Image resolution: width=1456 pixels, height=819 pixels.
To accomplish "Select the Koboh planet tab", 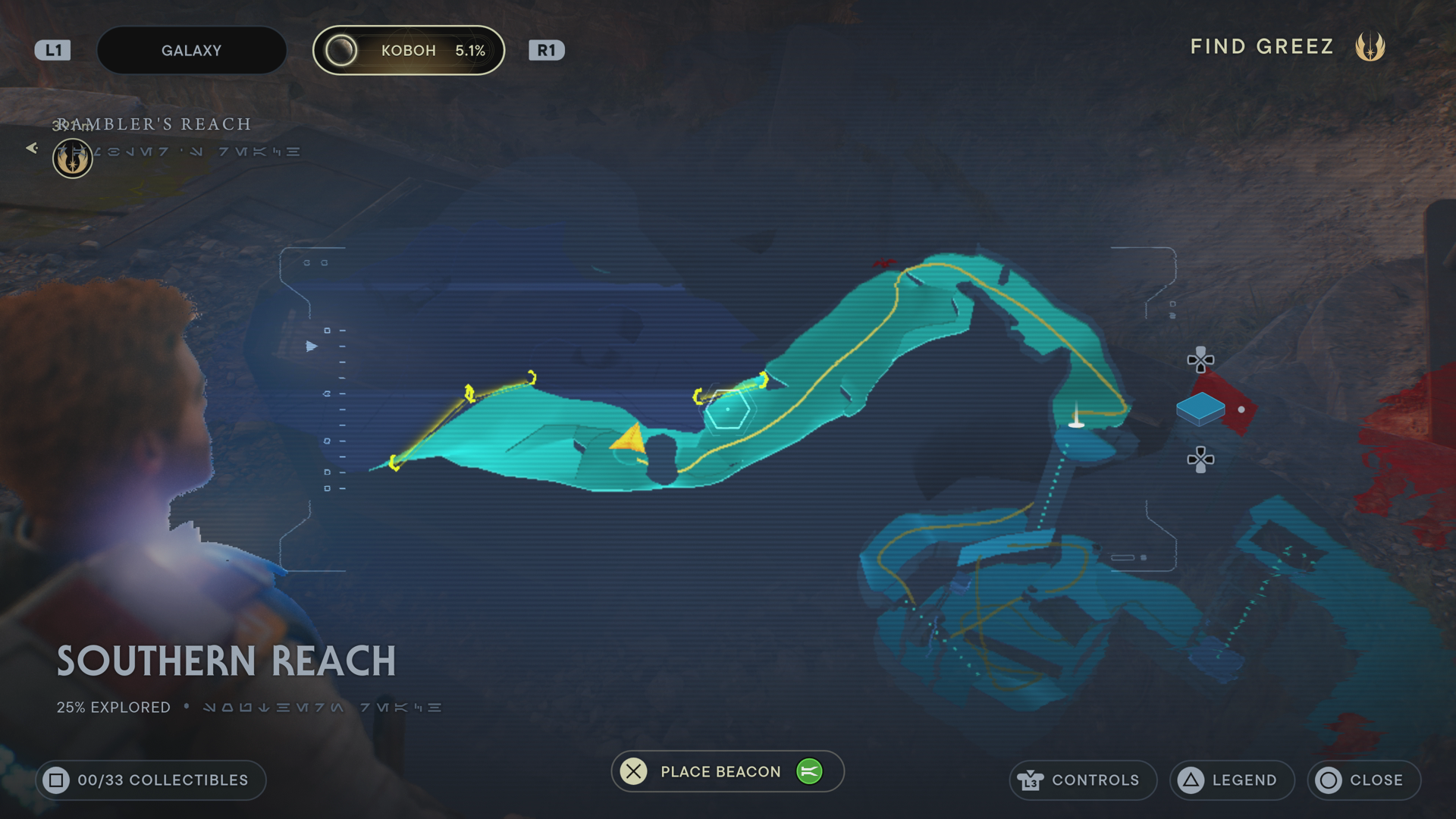I will 409,51.
